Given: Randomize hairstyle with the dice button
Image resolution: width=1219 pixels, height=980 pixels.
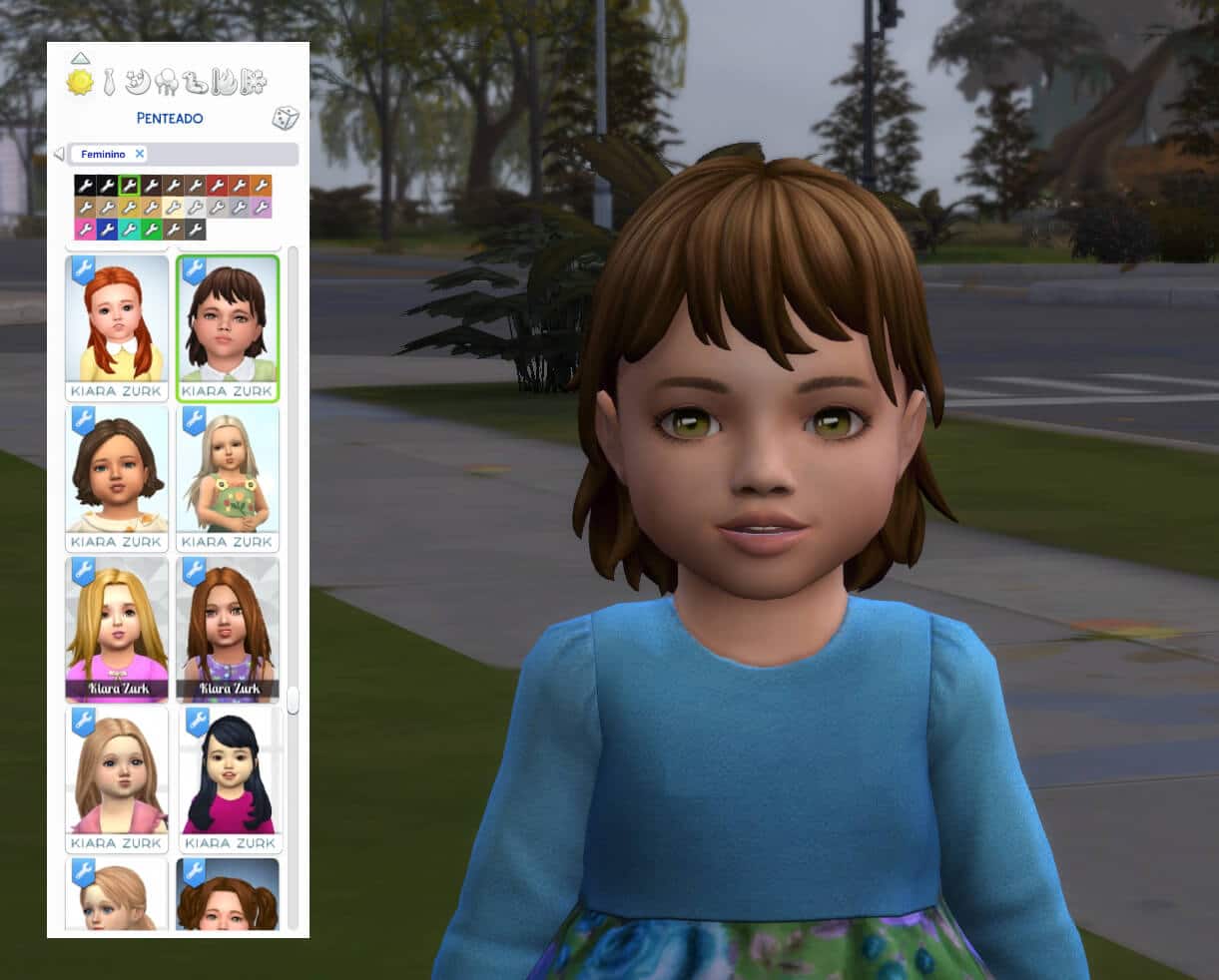Looking at the screenshot, I should [x=286, y=119].
